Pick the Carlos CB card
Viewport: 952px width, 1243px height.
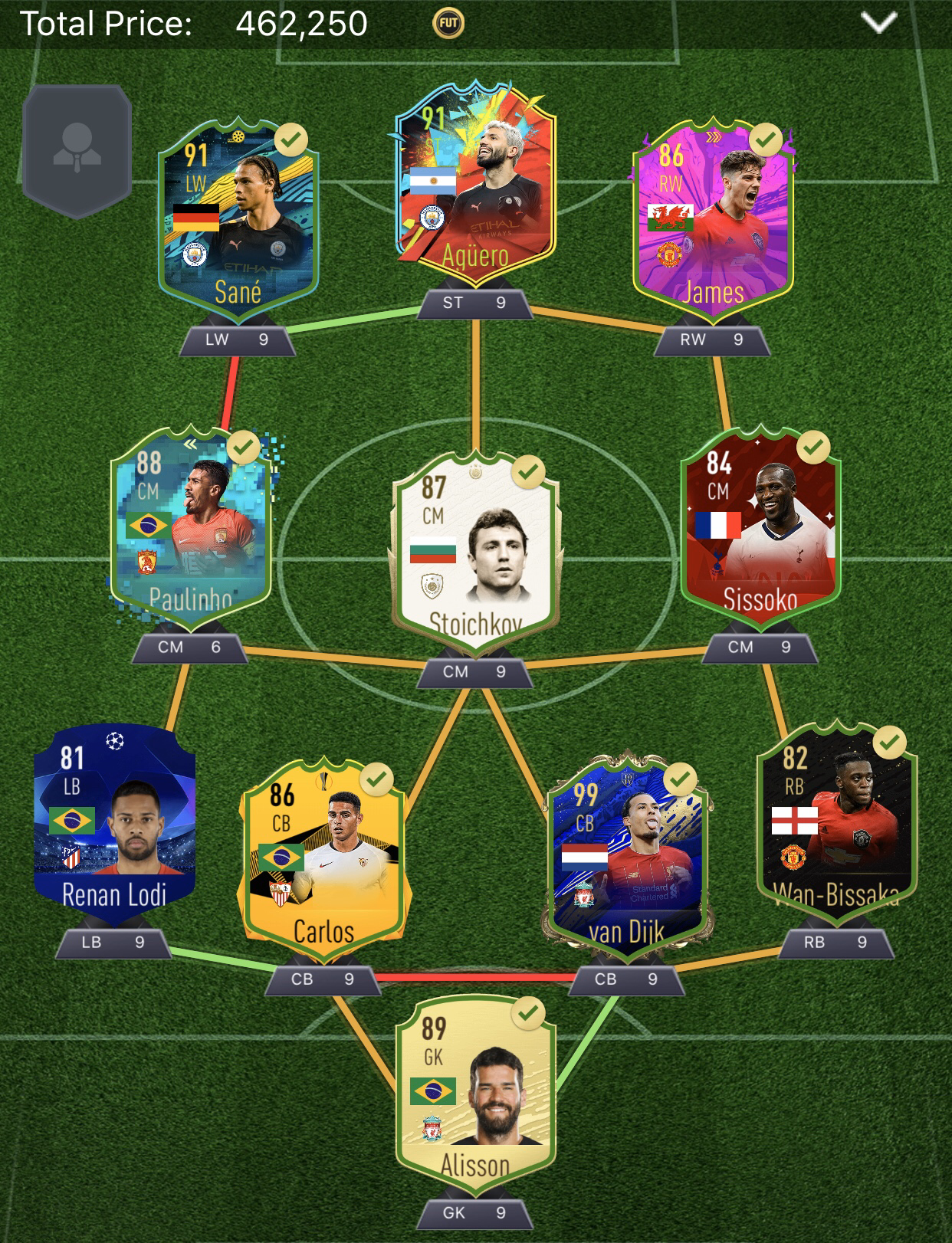(324, 858)
